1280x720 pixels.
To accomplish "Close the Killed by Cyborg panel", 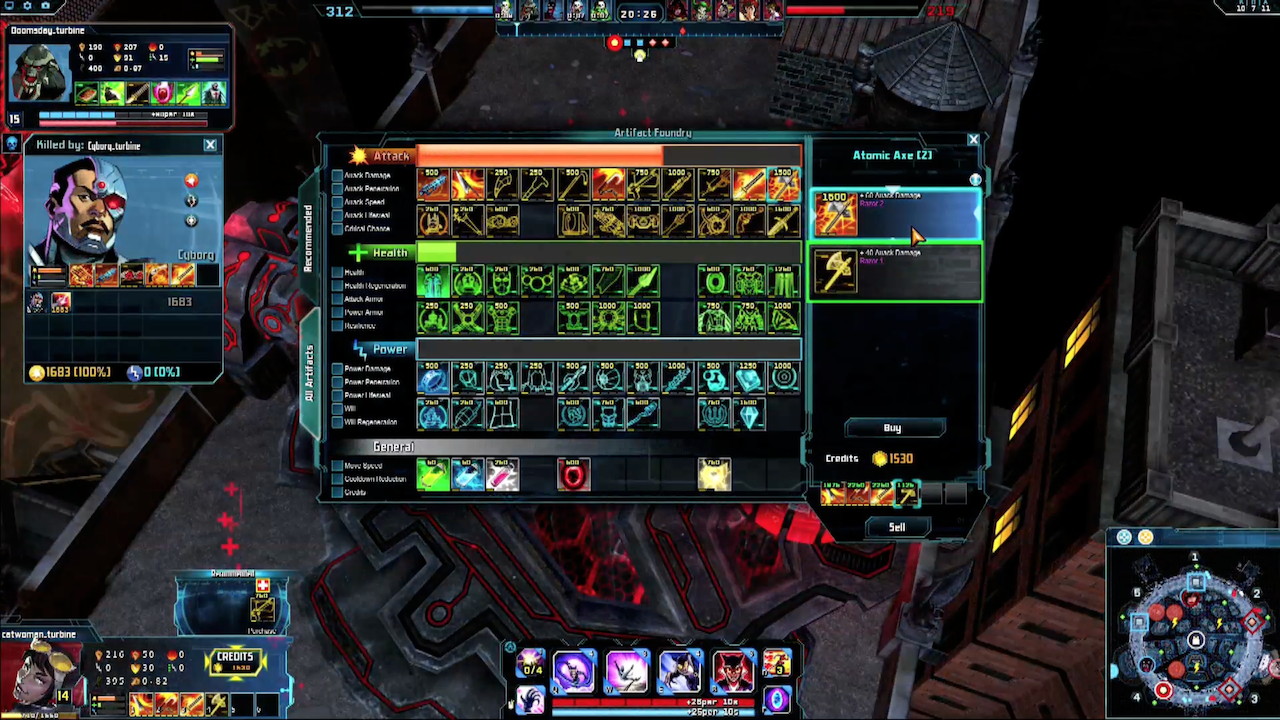I will point(210,146).
